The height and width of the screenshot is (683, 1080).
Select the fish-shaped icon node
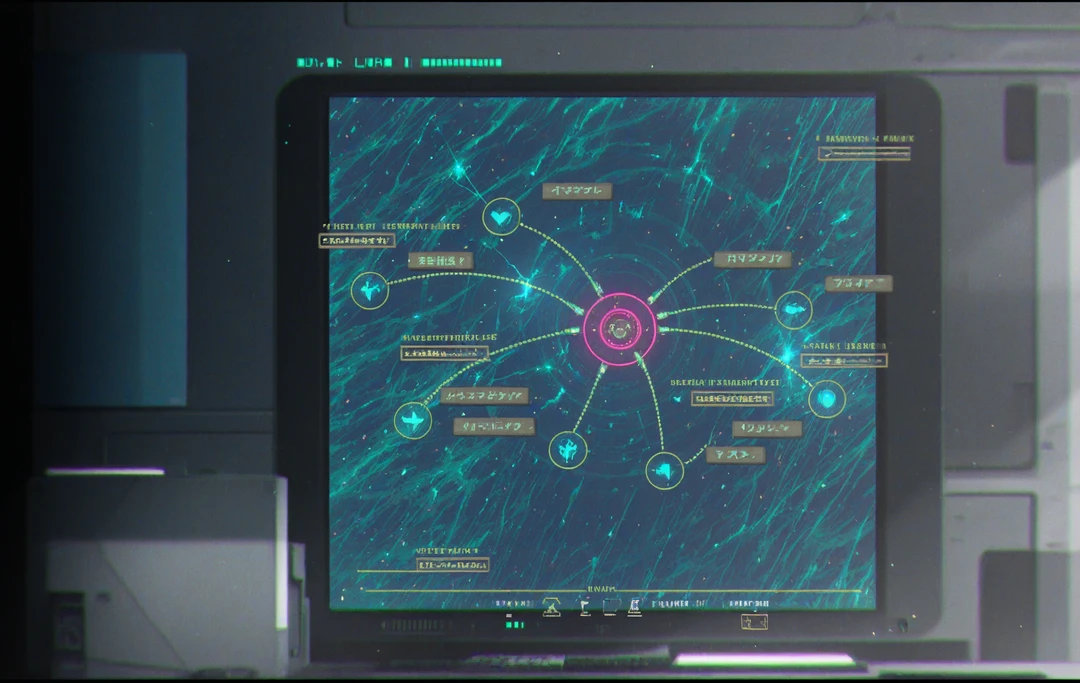tap(793, 310)
